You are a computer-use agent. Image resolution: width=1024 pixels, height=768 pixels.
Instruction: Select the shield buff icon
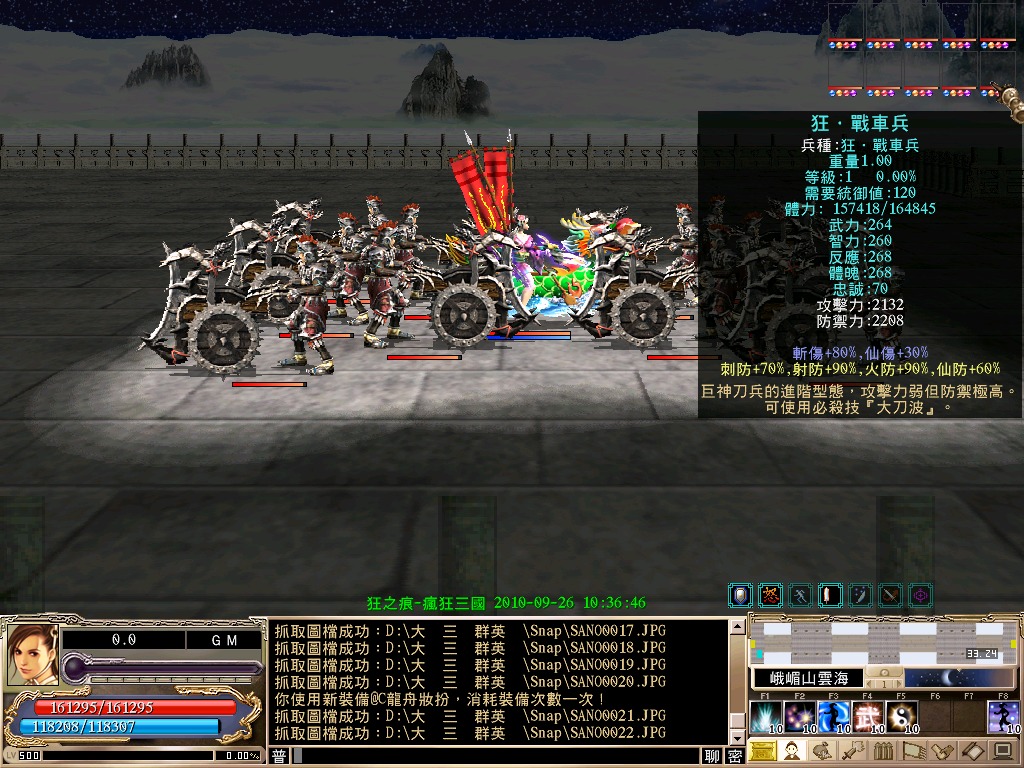pyautogui.click(x=741, y=596)
